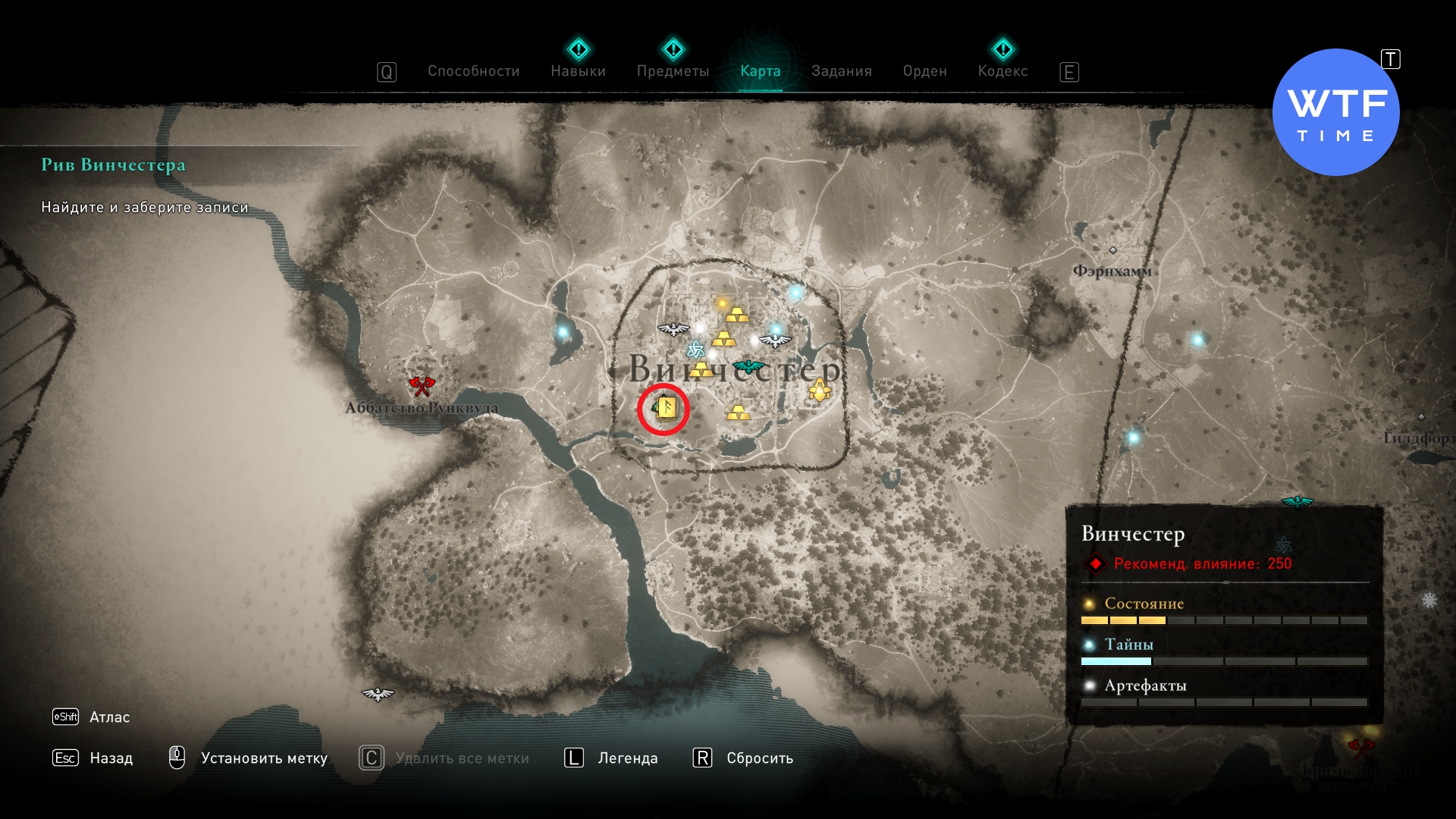1456x819 pixels.
Task: Go back with the Назад button
Action: (111, 758)
